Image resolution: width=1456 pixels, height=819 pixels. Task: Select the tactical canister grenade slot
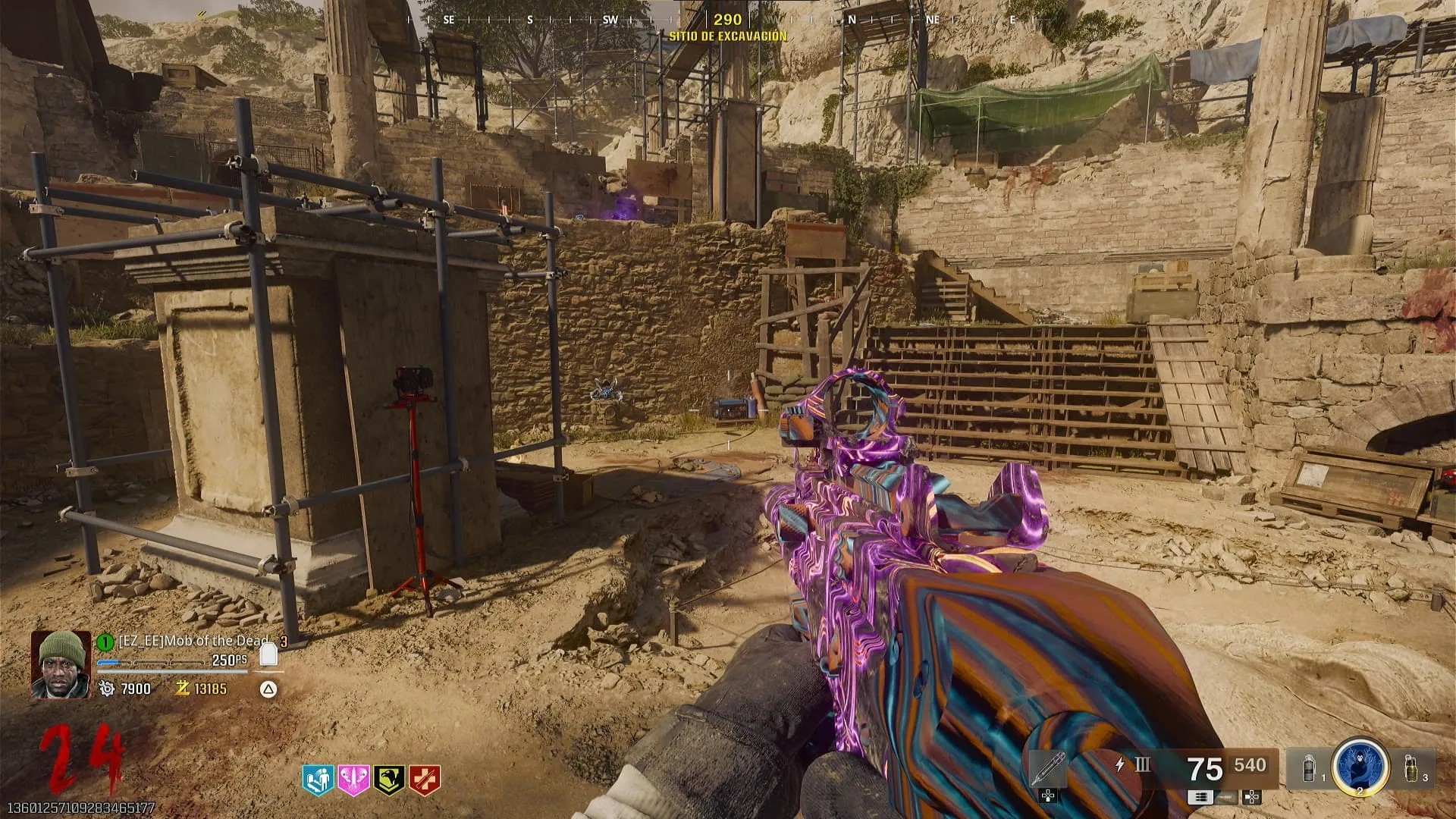pos(1310,767)
